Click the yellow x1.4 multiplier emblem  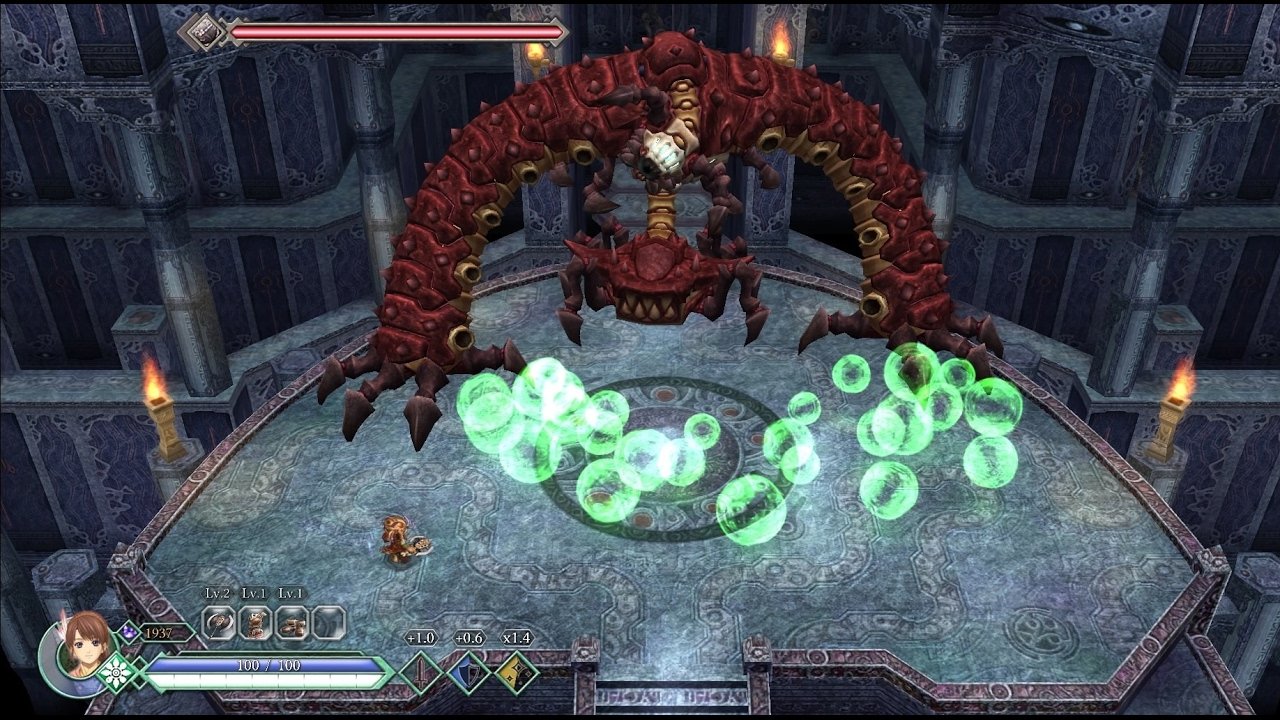tap(518, 671)
